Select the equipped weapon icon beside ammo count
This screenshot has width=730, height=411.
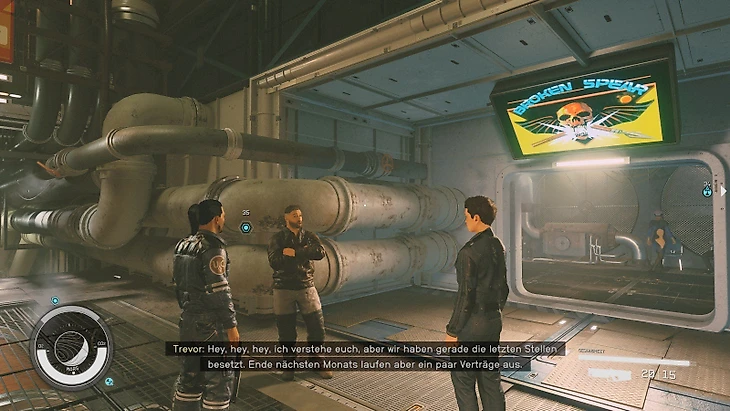pos(608,373)
